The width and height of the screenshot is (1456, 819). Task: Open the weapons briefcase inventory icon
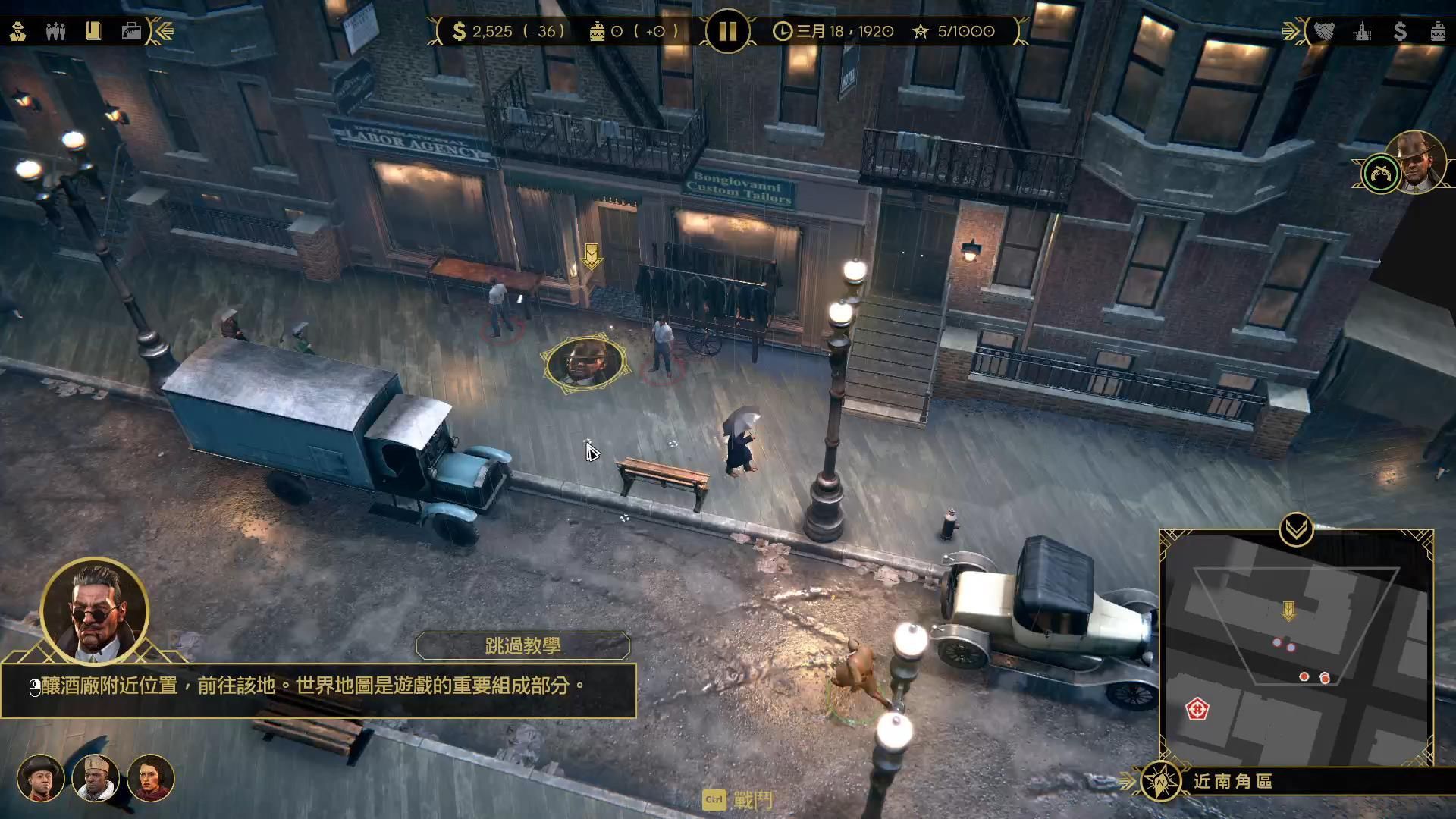(x=130, y=32)
